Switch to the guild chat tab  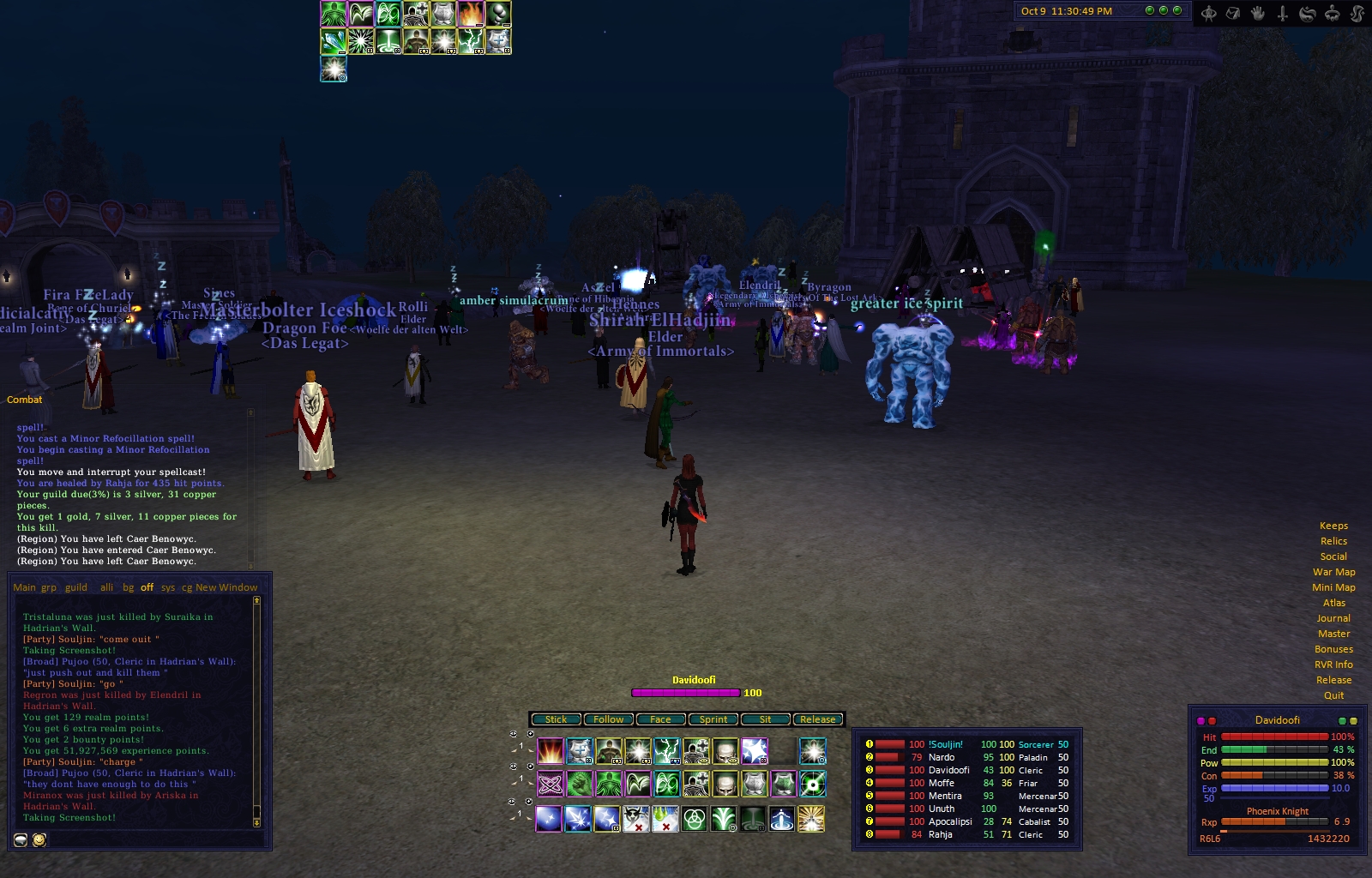(76, 587)
